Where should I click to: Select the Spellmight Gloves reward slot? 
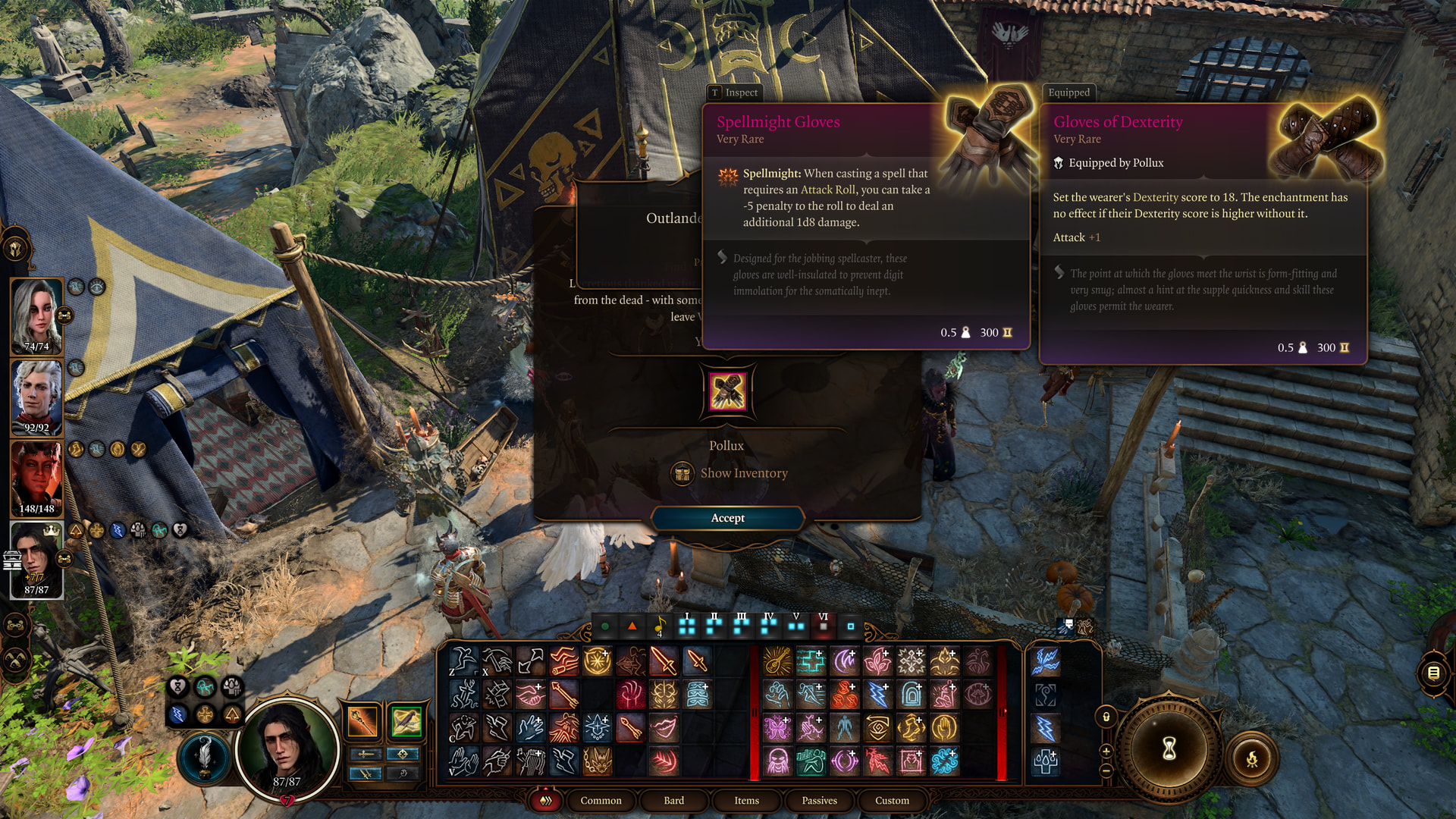click(727, 391)
